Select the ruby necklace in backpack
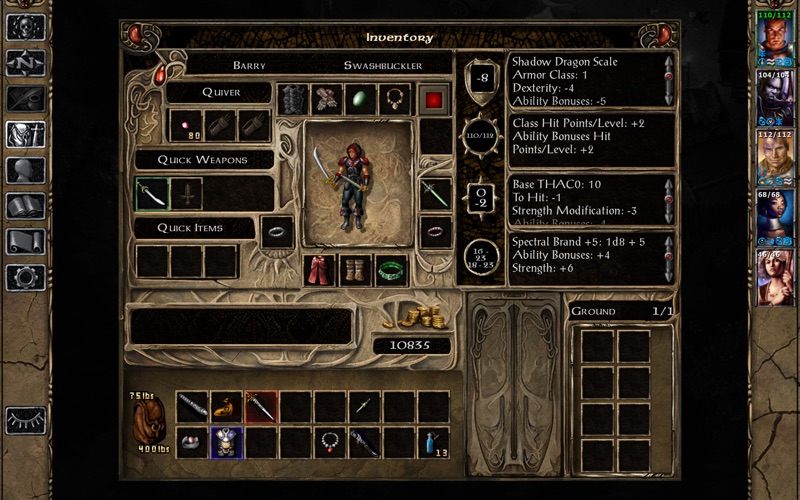This screenshot has width=800, height=500. point(329,441)
